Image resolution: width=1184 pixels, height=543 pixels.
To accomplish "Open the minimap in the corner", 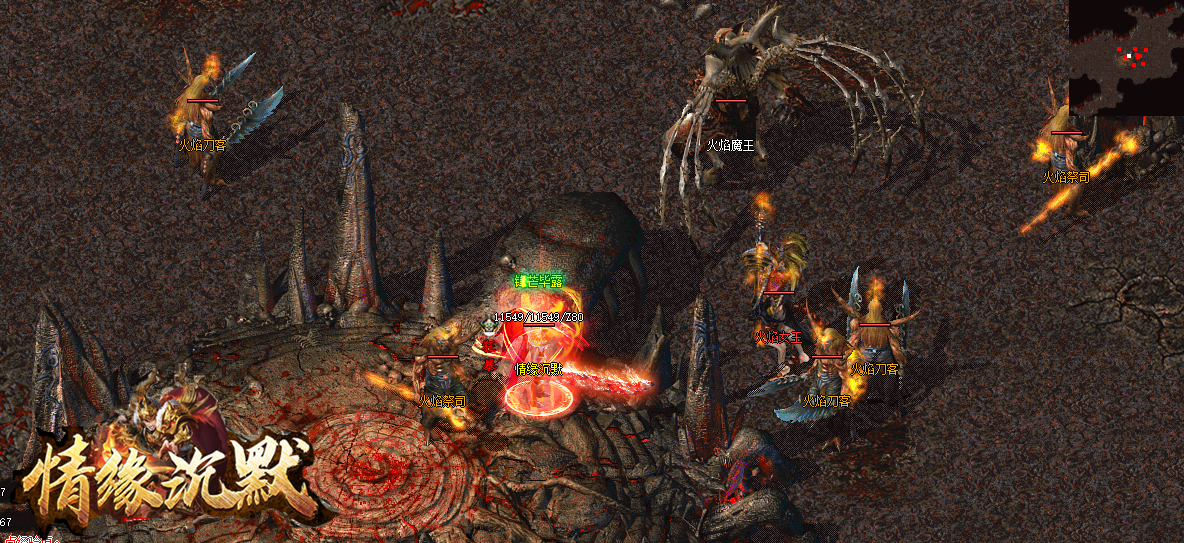I will click(x=1126, y=56).
